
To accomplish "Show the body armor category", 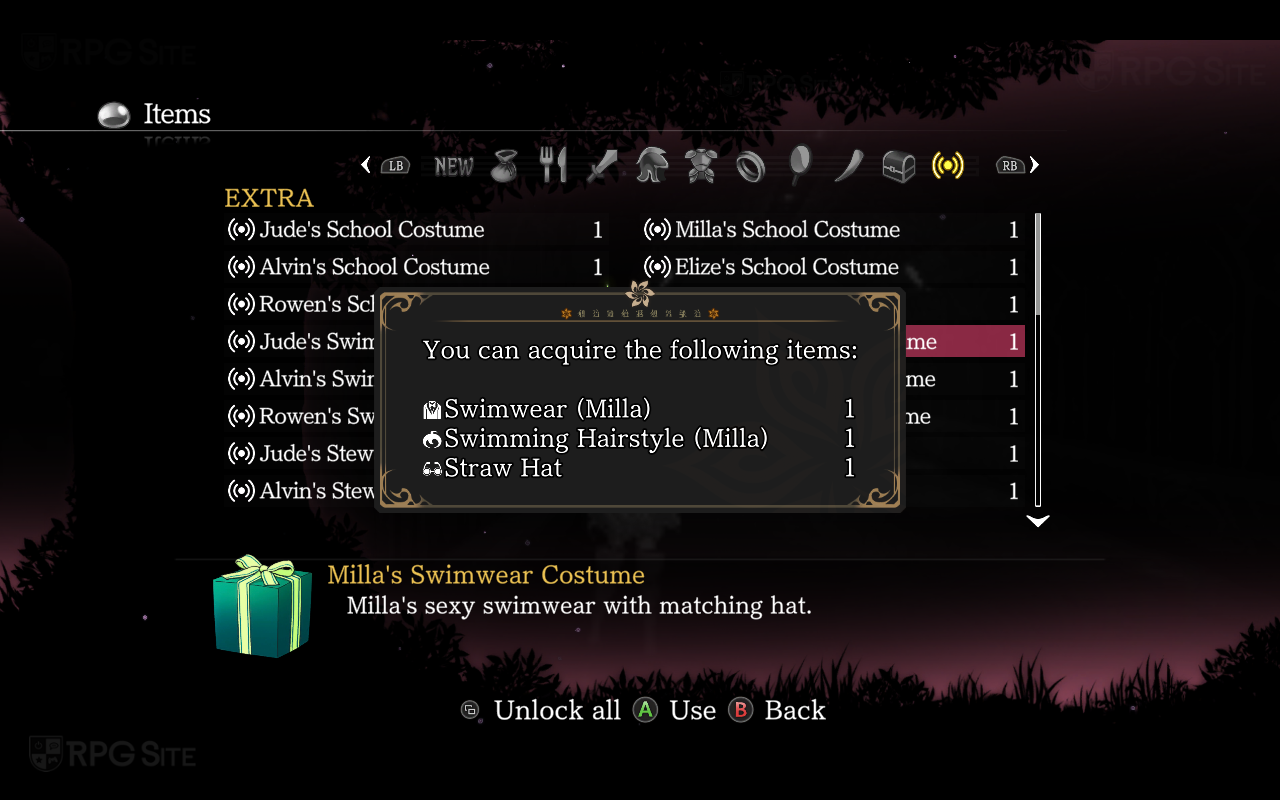I will tap(700, 166).
